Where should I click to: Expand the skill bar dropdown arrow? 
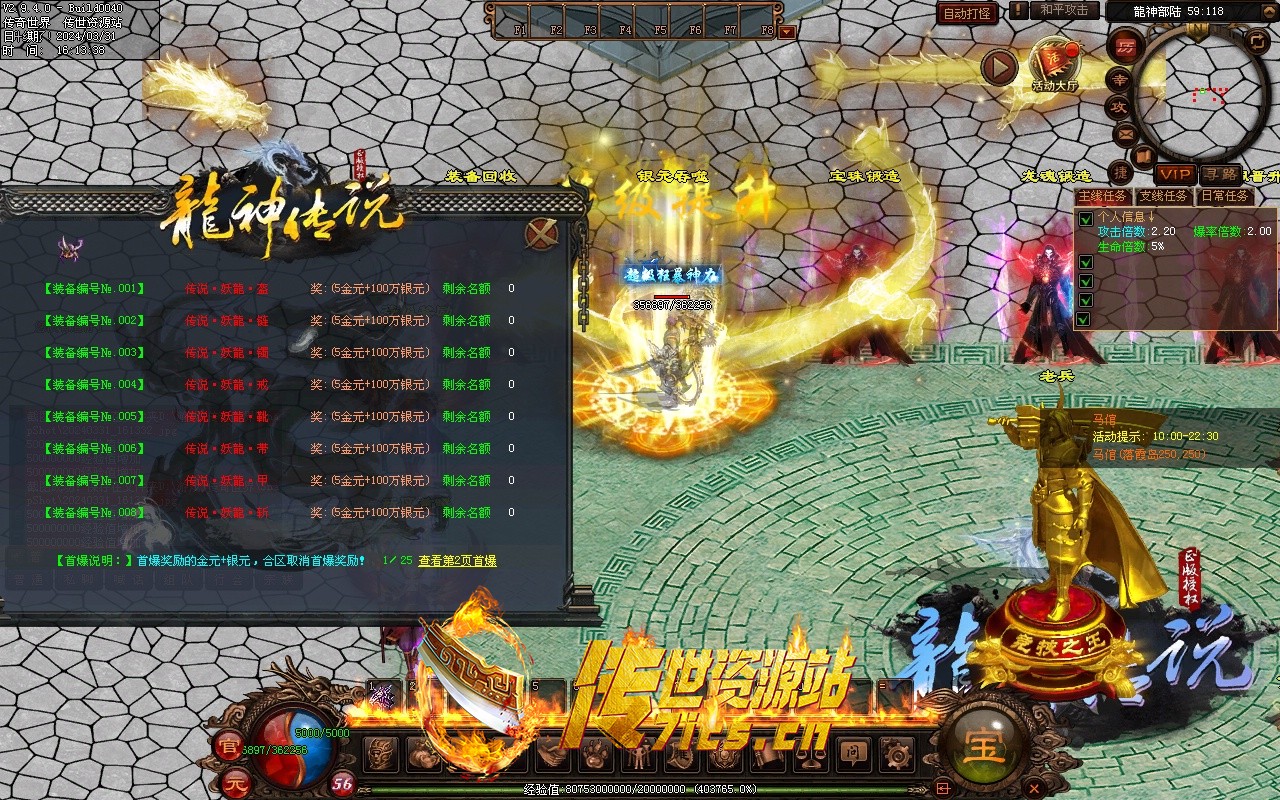click(787, 31)
